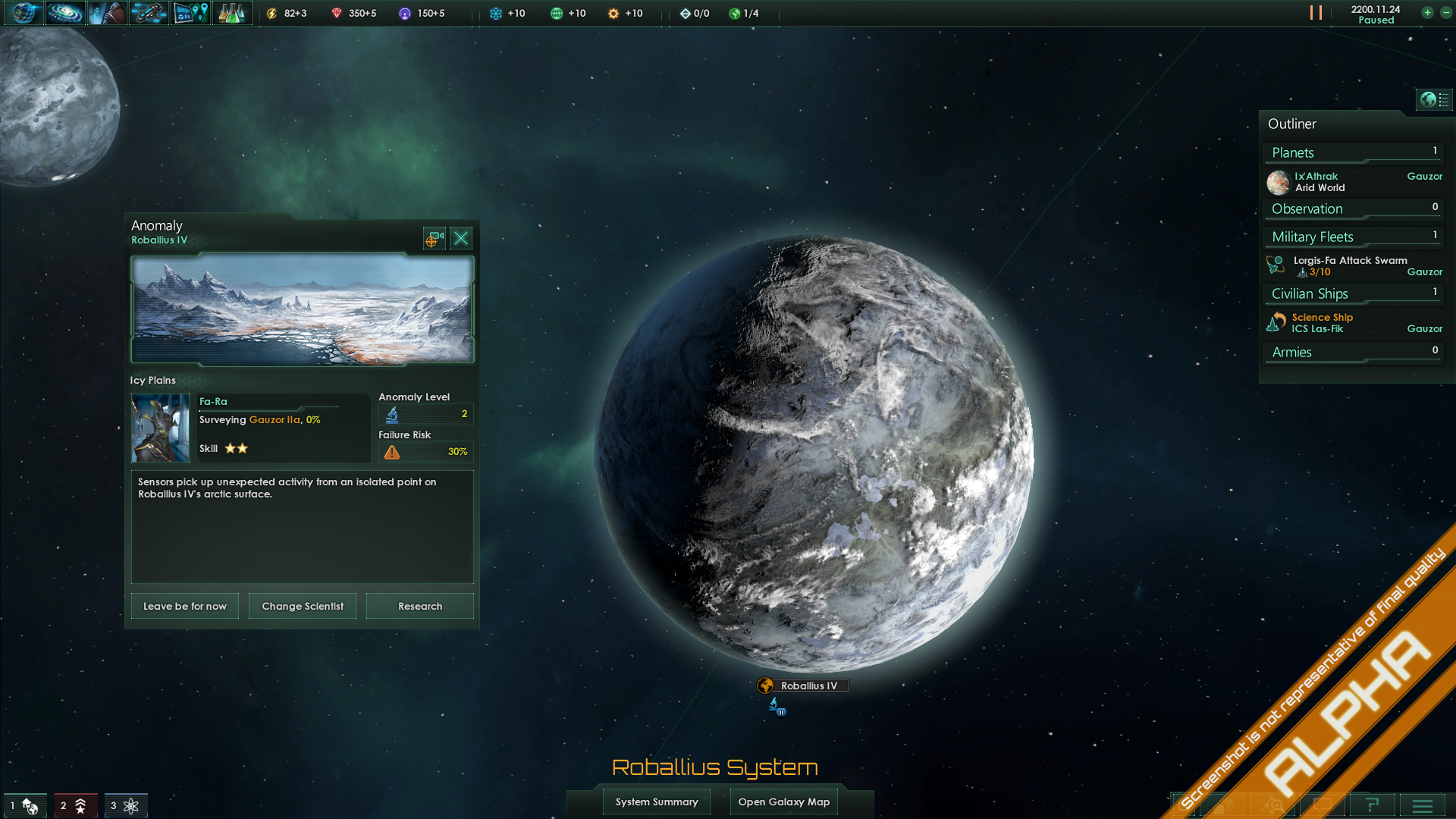Close the Anomaly window
The image size is (1456, 819).
click(x=460, y=239)
